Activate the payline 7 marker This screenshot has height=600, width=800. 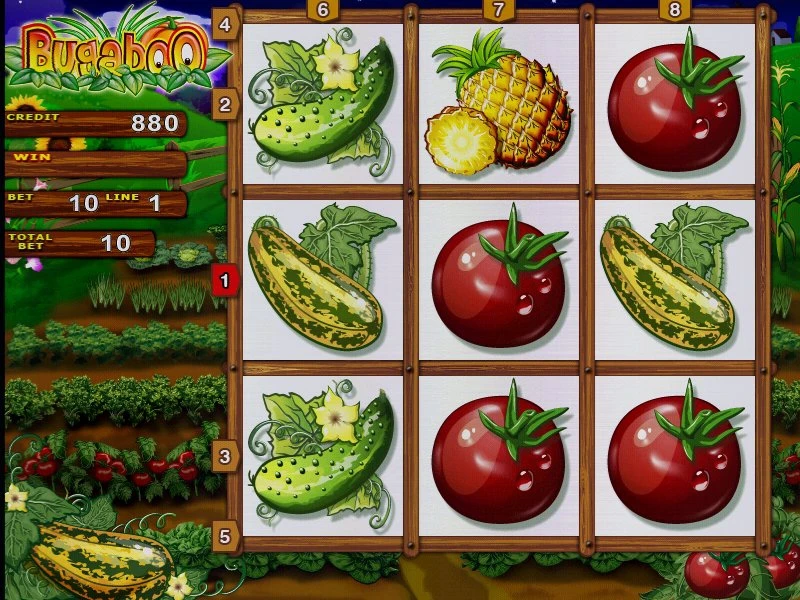(499, 10)
